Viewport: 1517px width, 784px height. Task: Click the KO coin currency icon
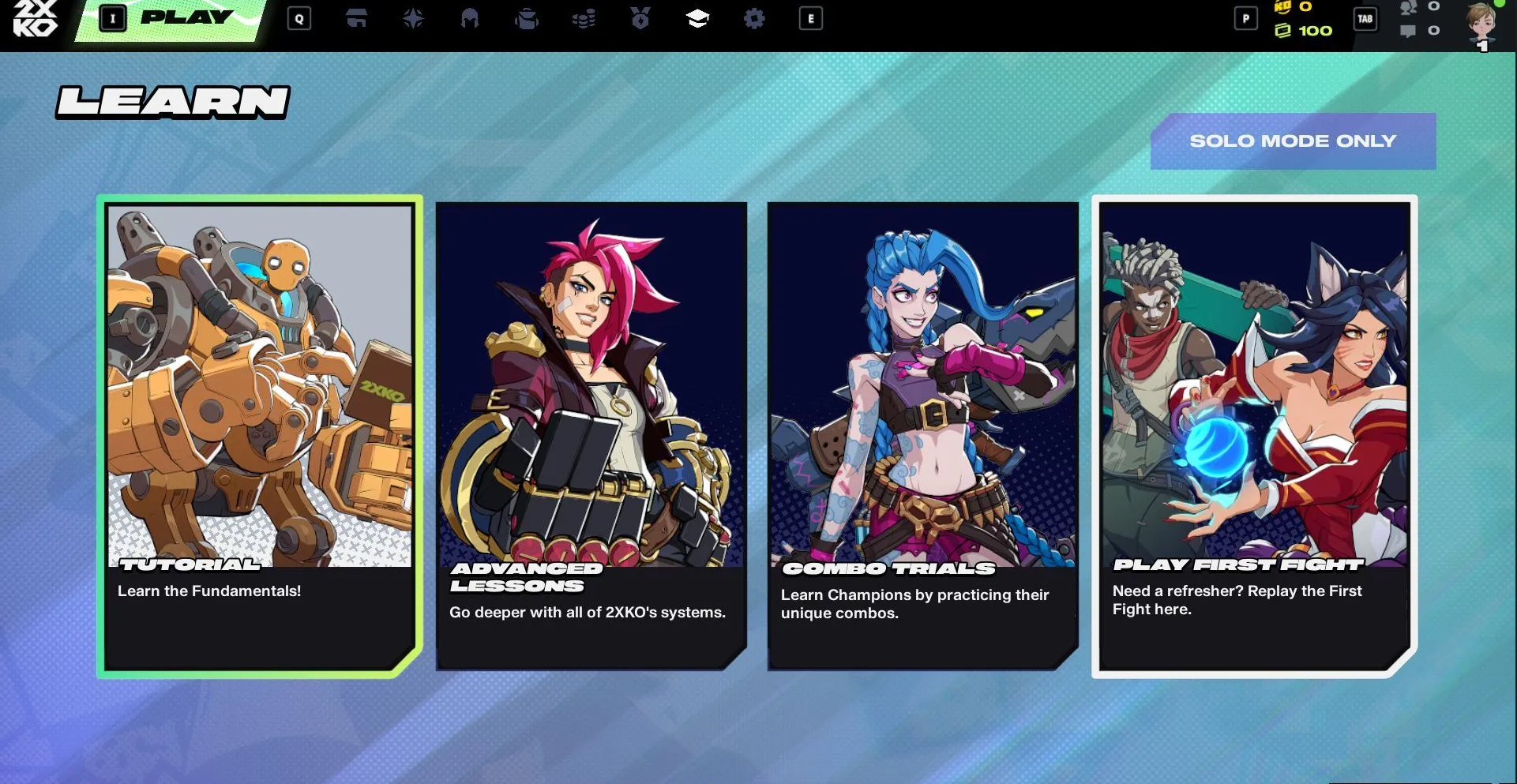(1282, 7)
